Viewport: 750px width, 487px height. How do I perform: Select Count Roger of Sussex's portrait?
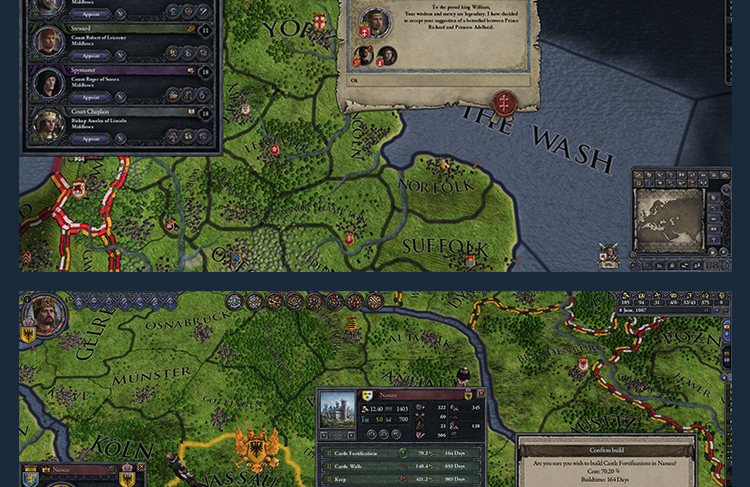point(48,82)
